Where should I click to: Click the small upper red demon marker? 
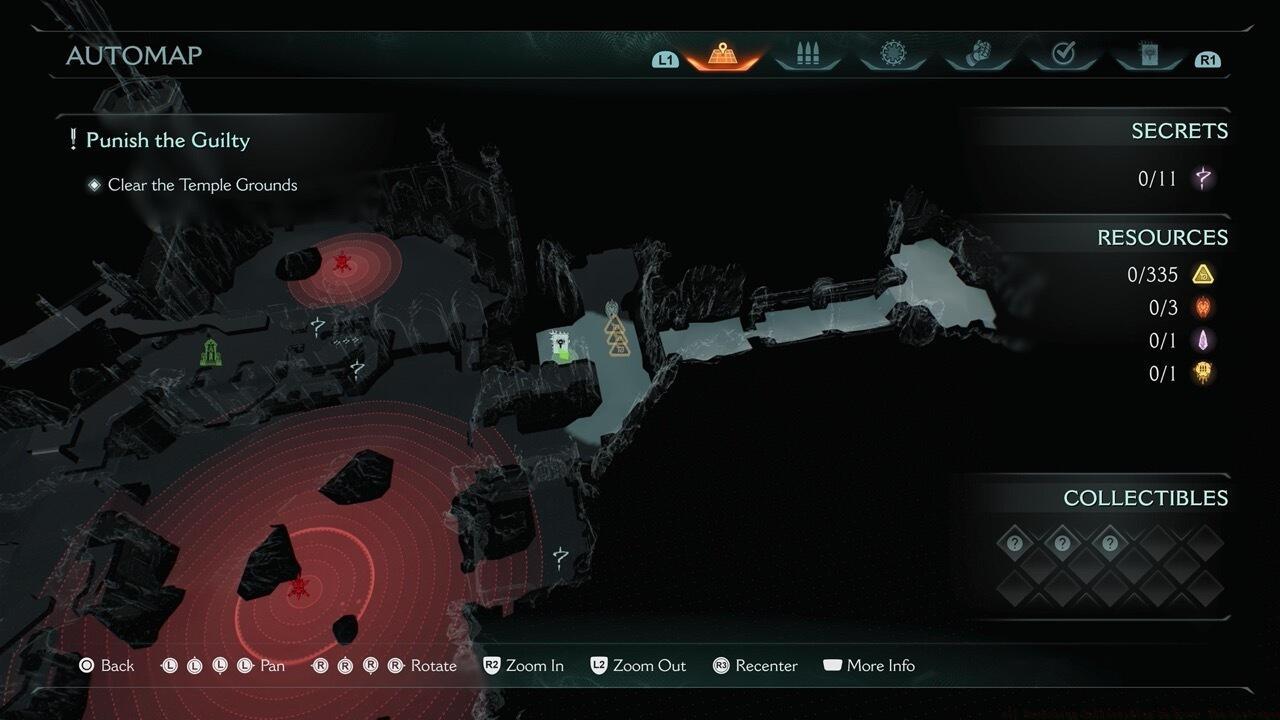342,264
